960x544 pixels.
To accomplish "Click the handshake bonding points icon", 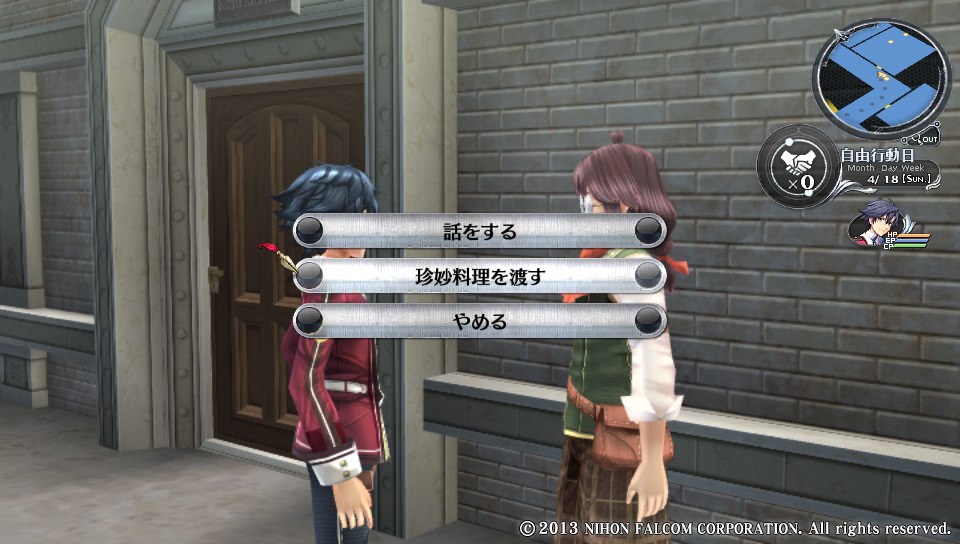I will [x=797, y=165].
